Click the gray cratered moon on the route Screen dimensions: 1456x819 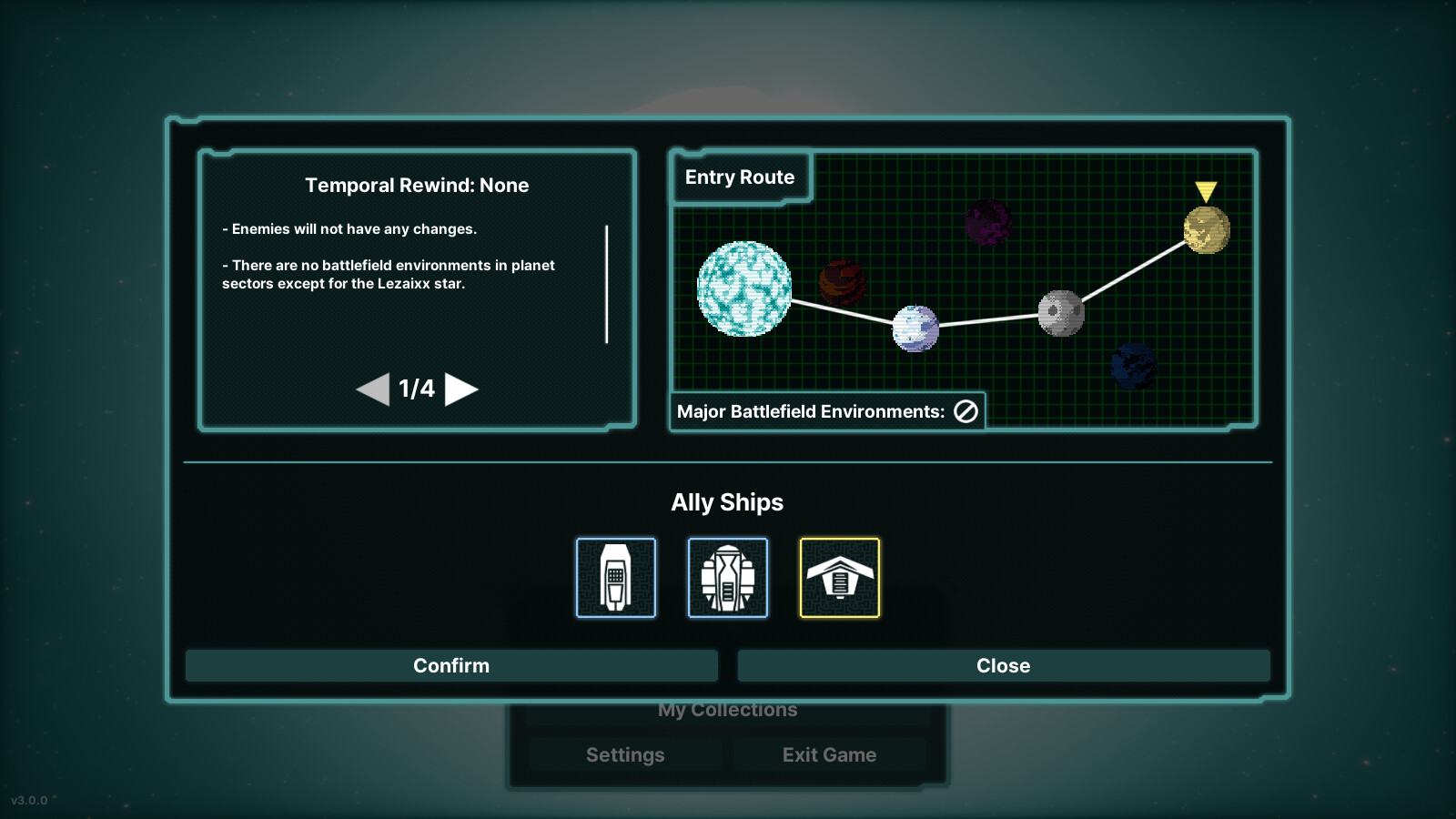pos(1060,311)
